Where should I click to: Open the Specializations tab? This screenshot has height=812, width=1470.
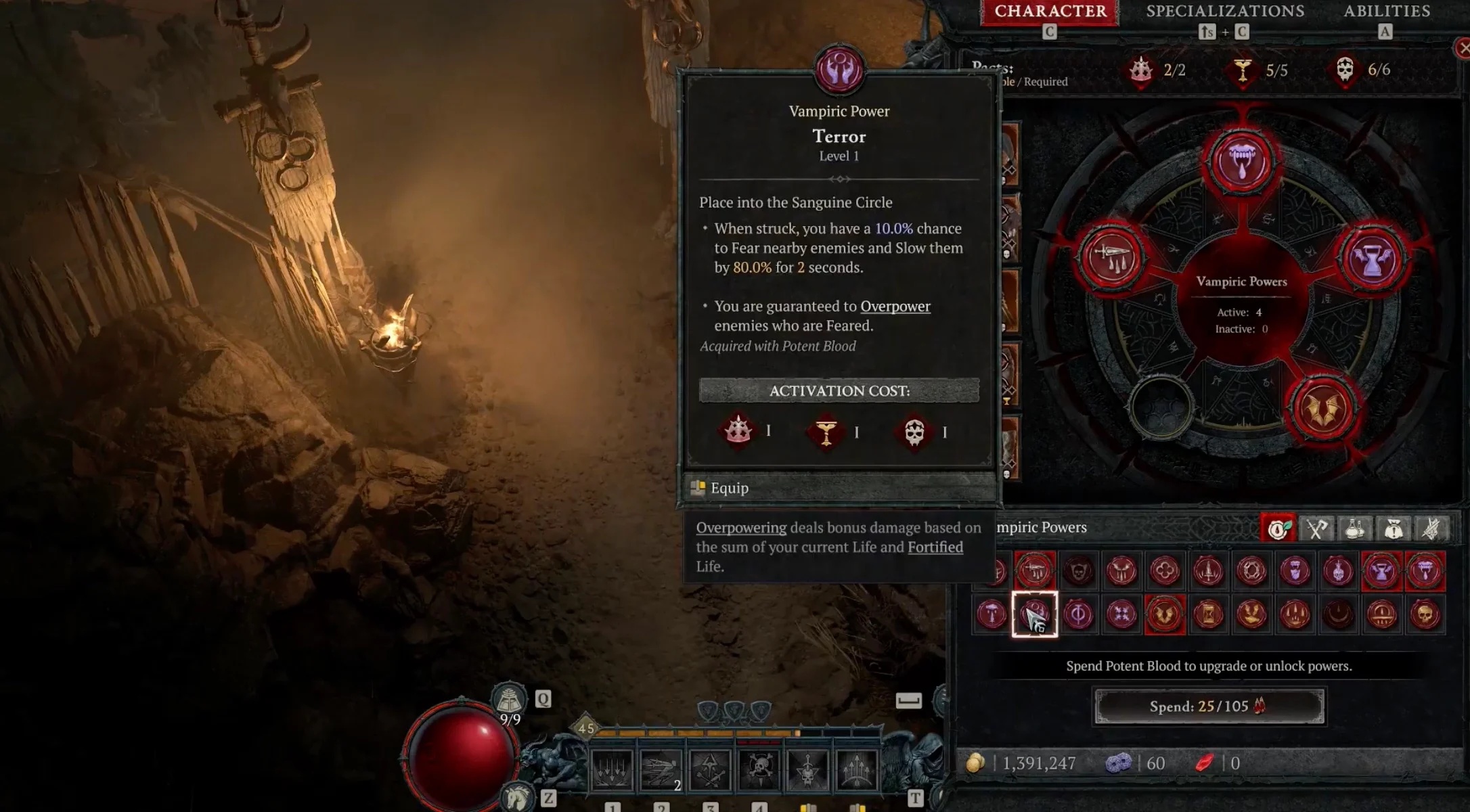tap(1225, 12)
